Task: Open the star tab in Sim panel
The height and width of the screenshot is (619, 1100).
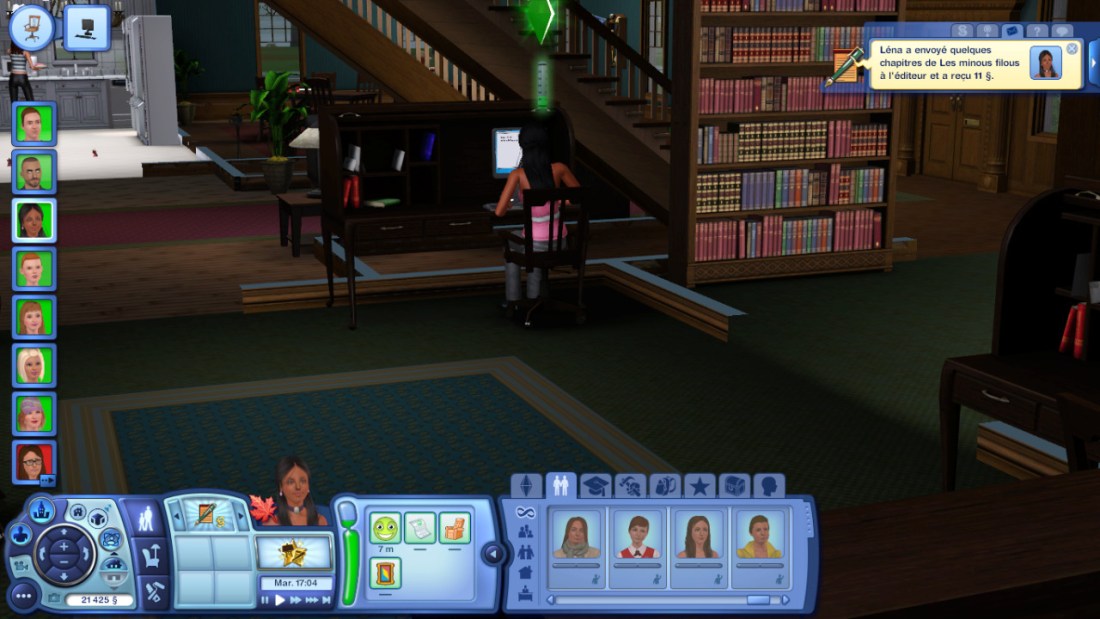Action: click(699, 486)
